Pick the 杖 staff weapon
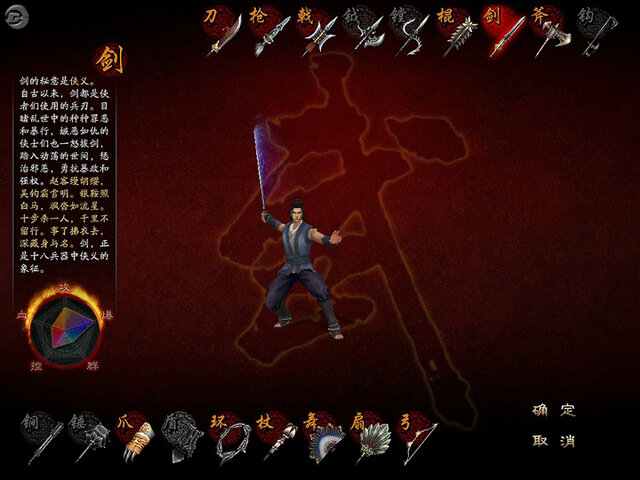Screen dimensions: 640x480 (x=278, y=438)
